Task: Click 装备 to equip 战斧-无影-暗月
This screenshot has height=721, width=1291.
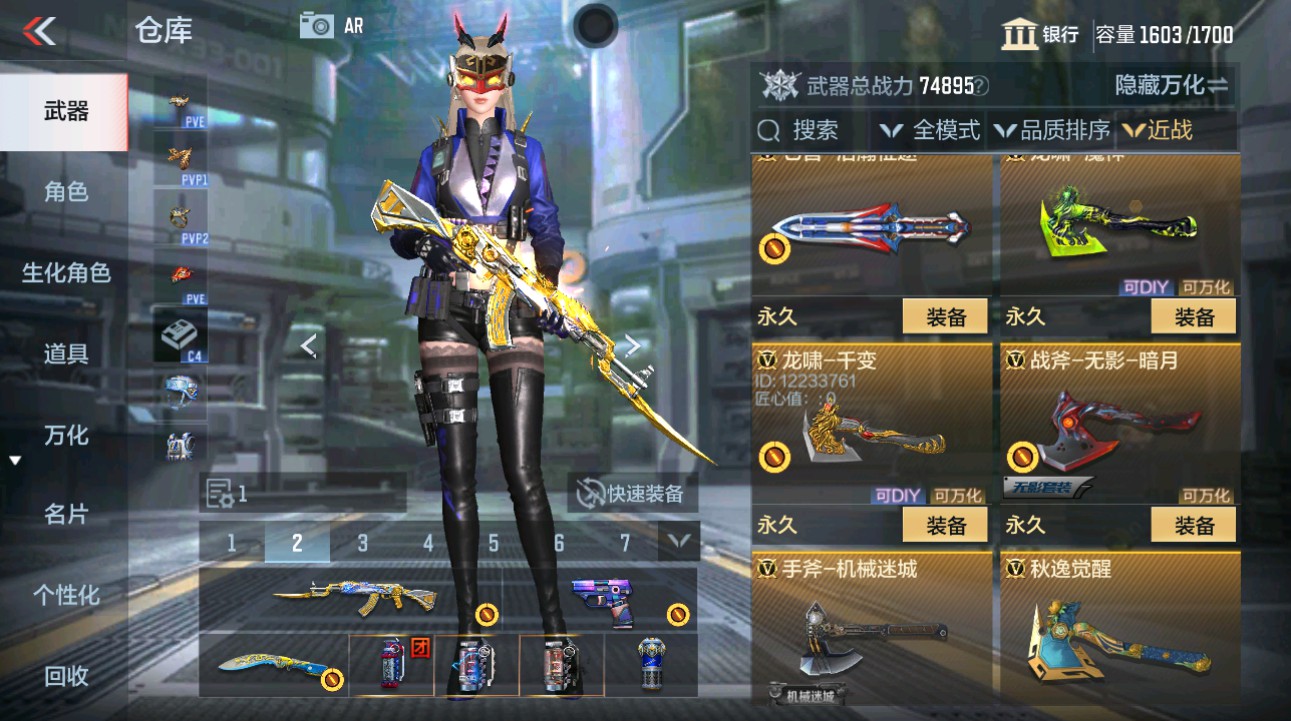Action: [1192, 524]
